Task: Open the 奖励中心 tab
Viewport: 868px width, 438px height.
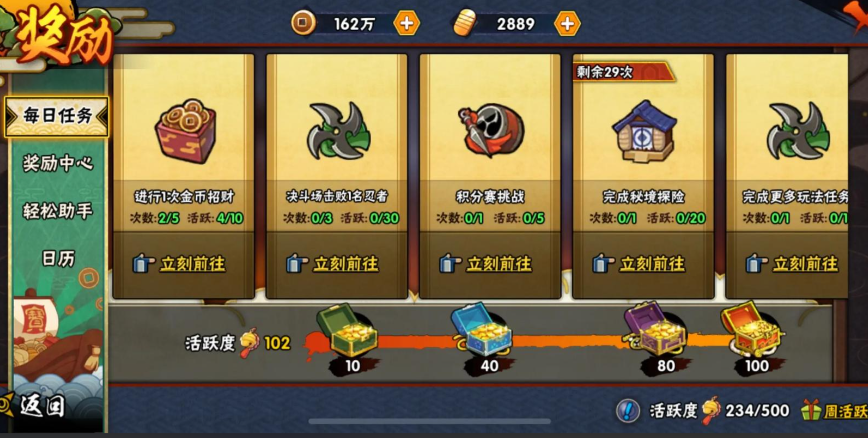Action: (x=57, y=163)
